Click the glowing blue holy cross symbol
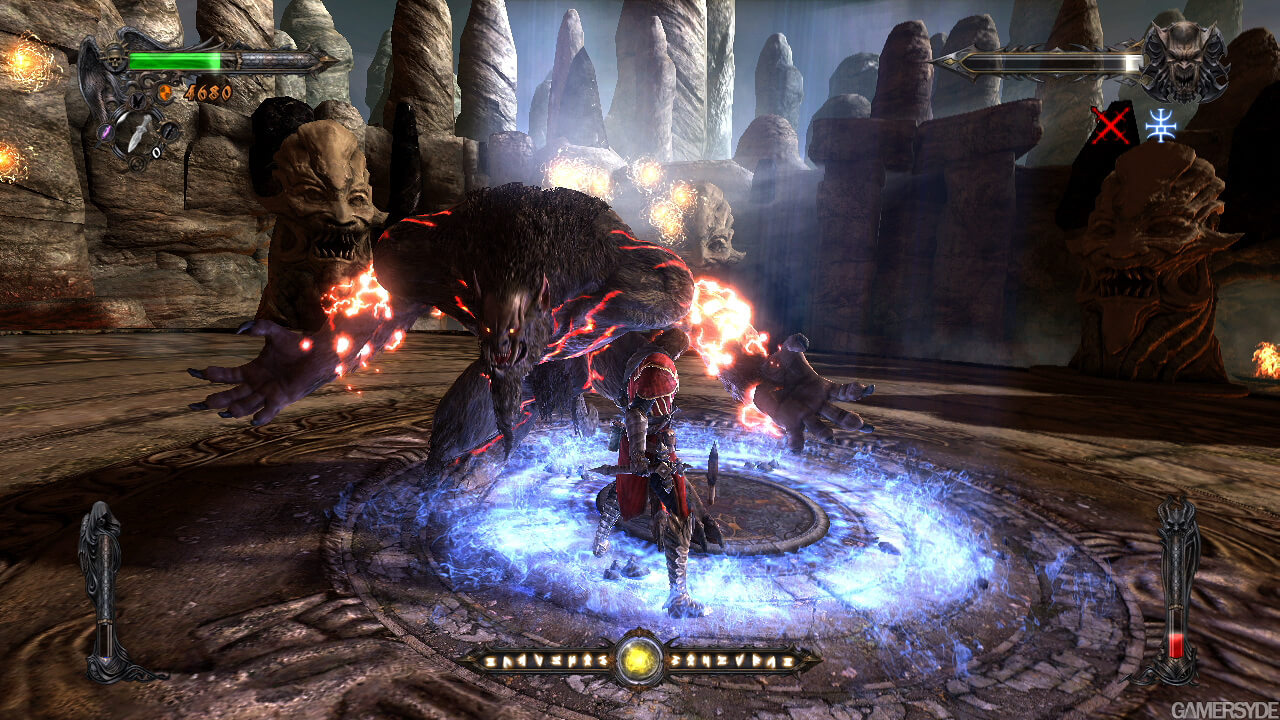 pyautogui.click(x=1161, y=127)
